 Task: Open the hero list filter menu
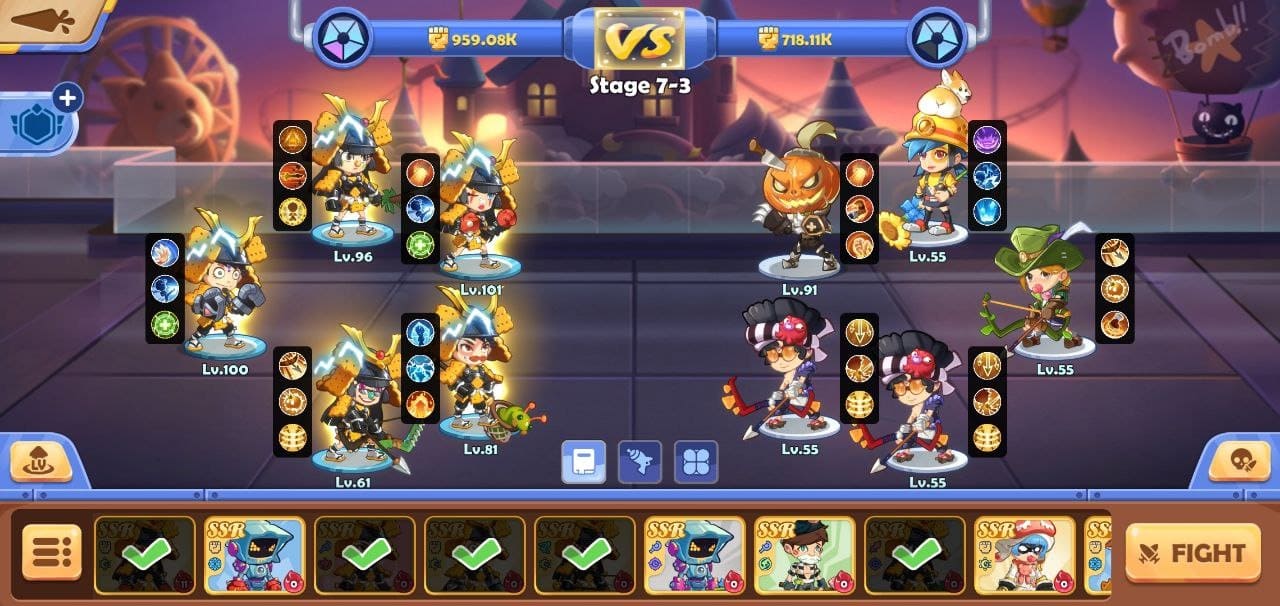coord(51,553)
